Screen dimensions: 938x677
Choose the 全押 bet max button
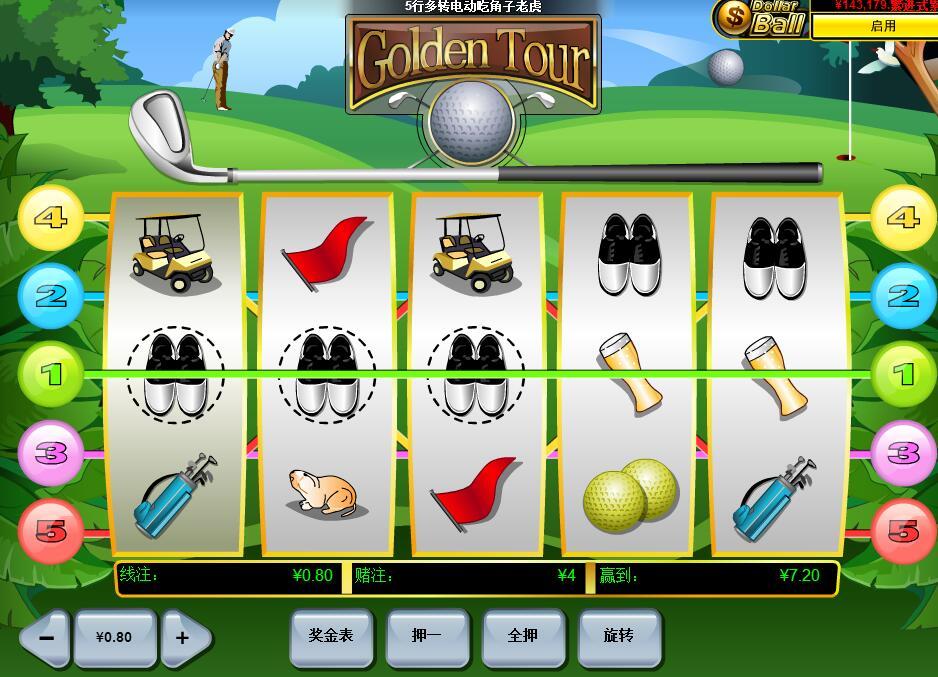coord(523,636)
